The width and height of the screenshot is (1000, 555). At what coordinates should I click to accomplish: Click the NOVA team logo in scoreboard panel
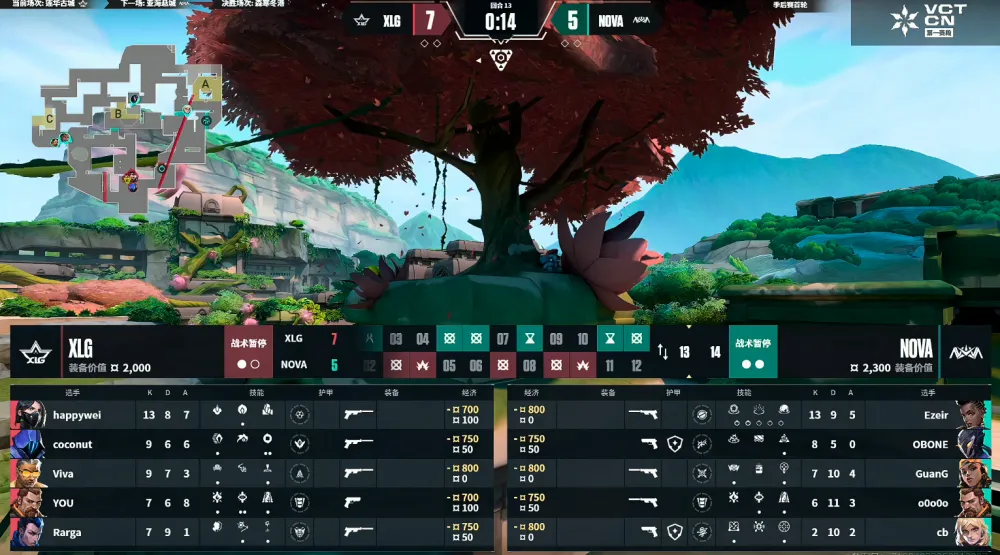(965, 352)
